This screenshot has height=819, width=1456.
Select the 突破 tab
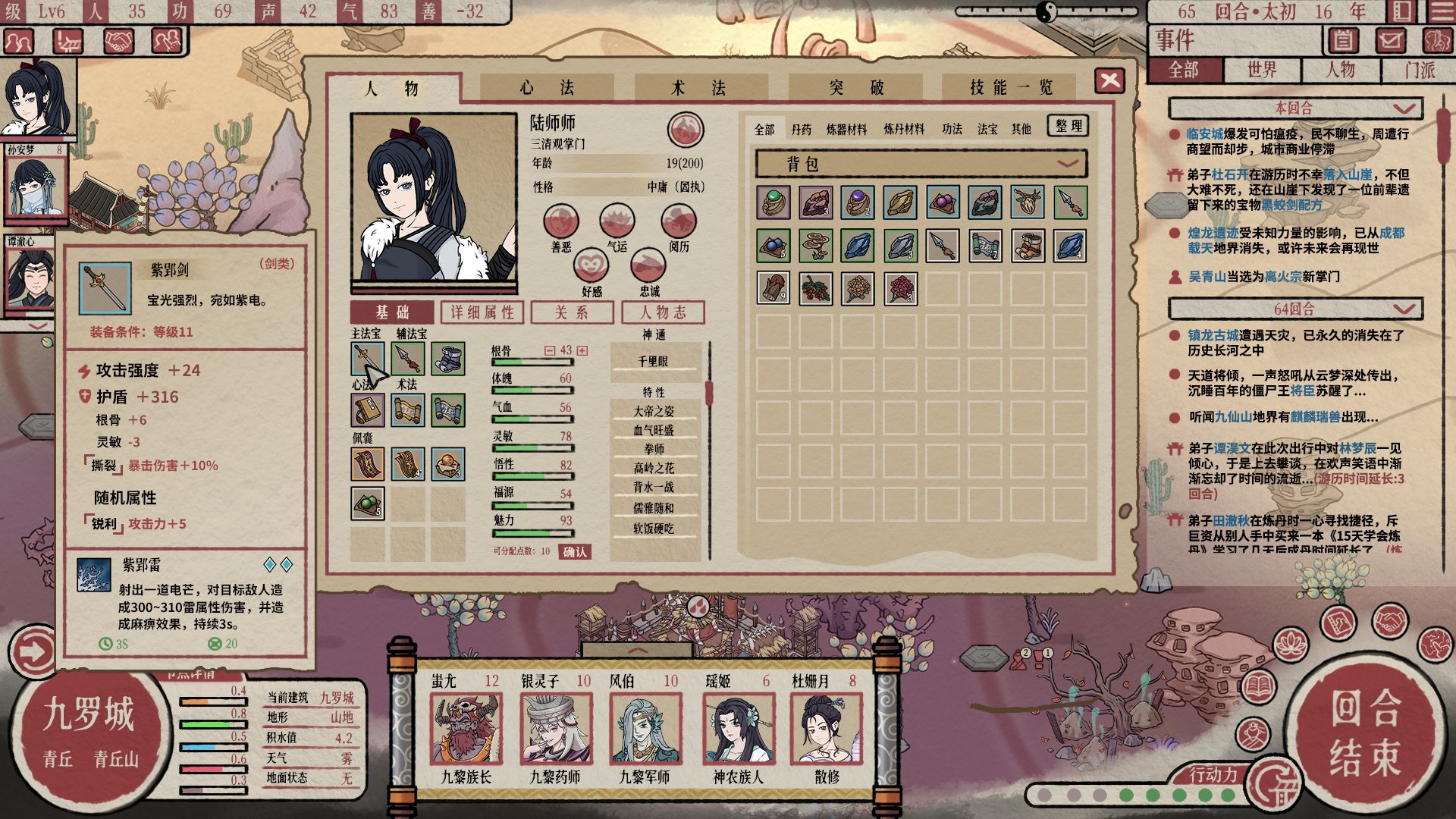[x=856, y=88]
